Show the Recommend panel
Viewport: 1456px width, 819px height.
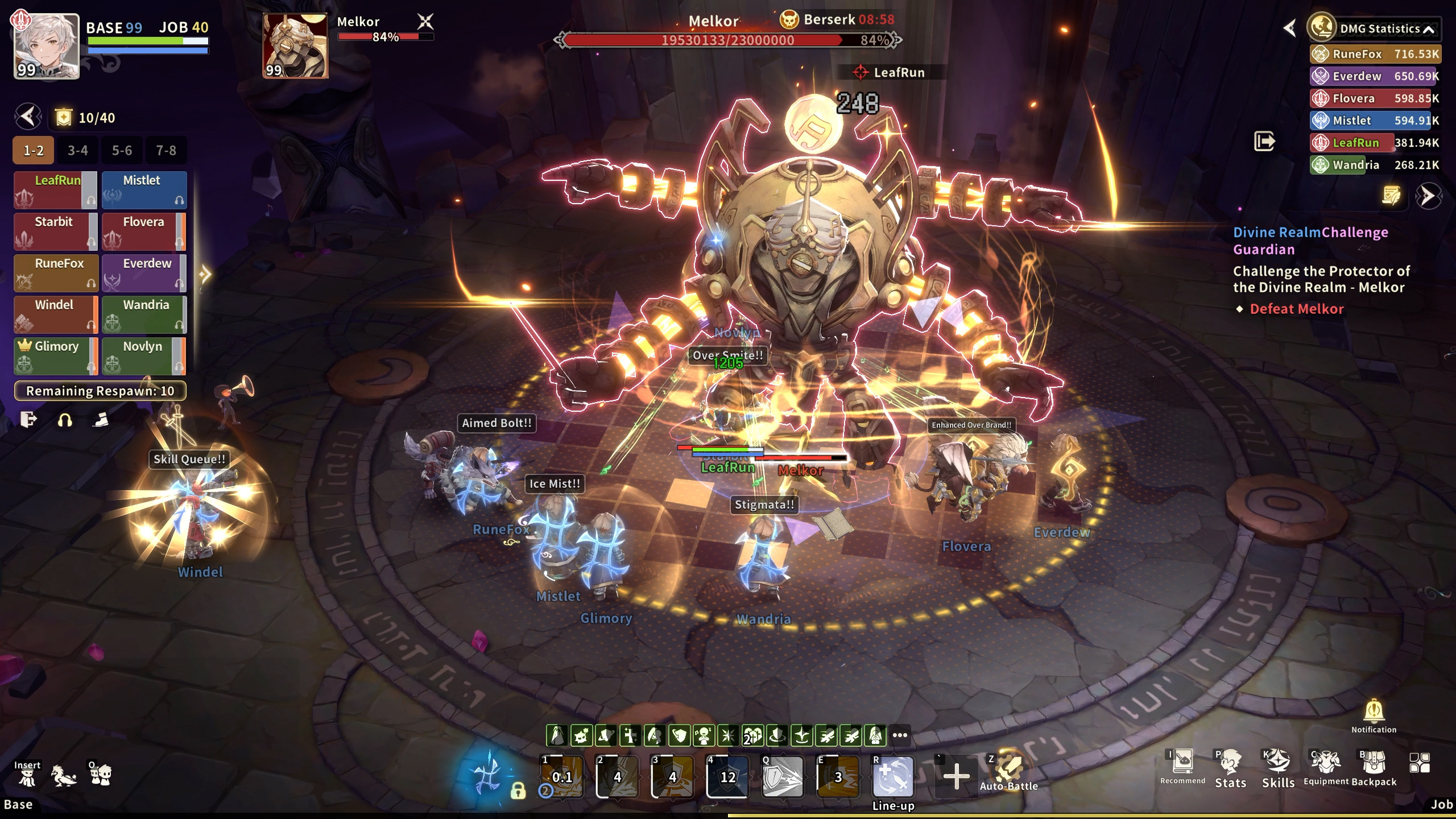pyautogui.click(x=1182, y=767)
